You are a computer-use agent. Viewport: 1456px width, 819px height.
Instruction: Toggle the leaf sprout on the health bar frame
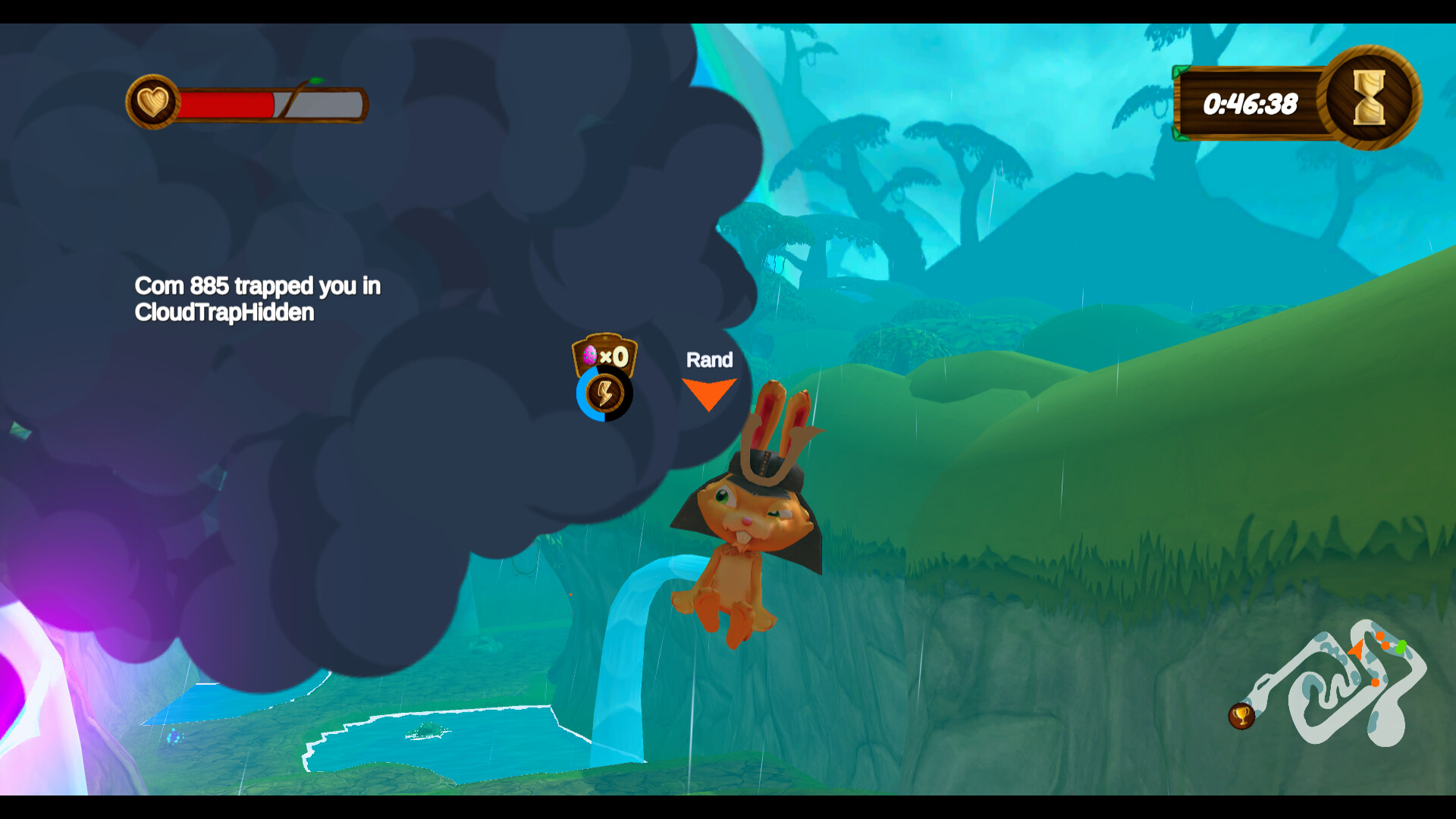point(316,80)
